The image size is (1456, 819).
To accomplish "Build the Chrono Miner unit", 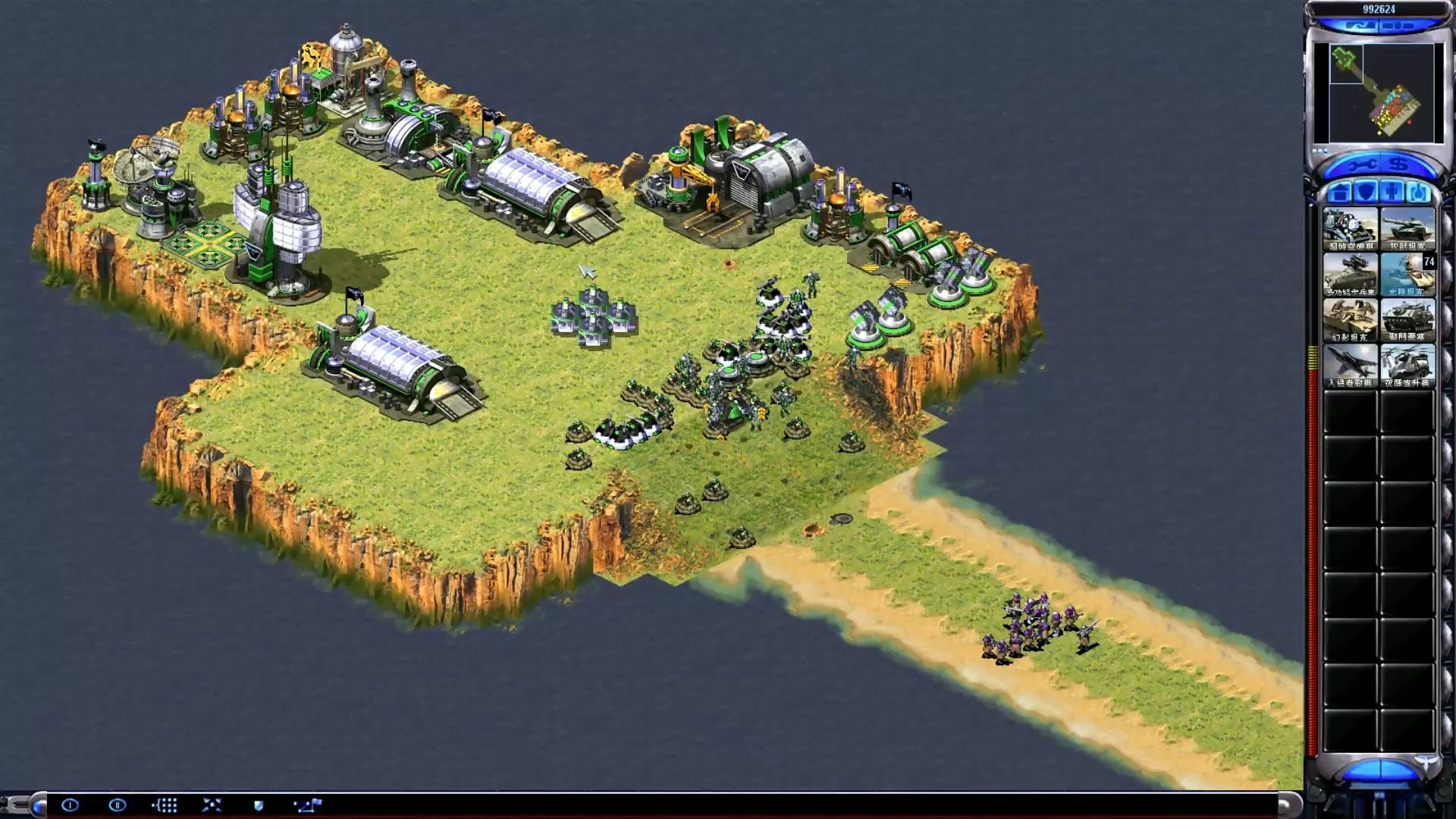I will pos(1350,229).
